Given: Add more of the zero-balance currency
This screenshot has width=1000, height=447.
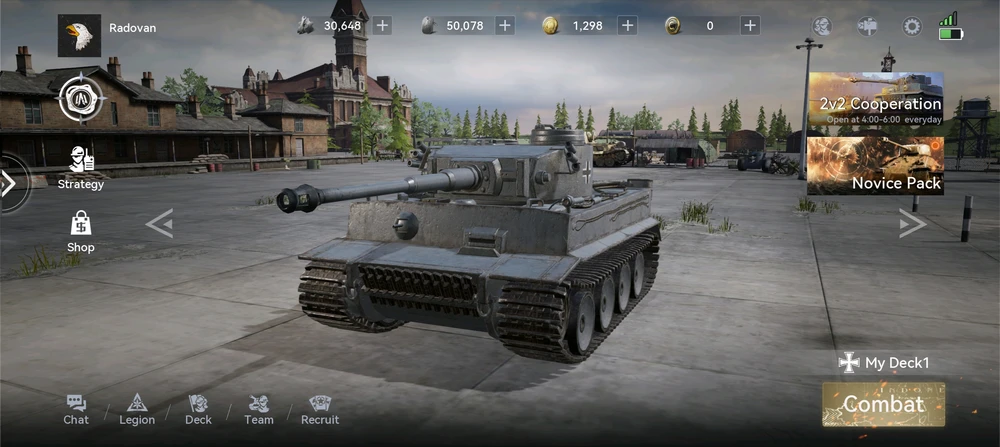Looking at the screenshot, I should click(x=750, y=26).
